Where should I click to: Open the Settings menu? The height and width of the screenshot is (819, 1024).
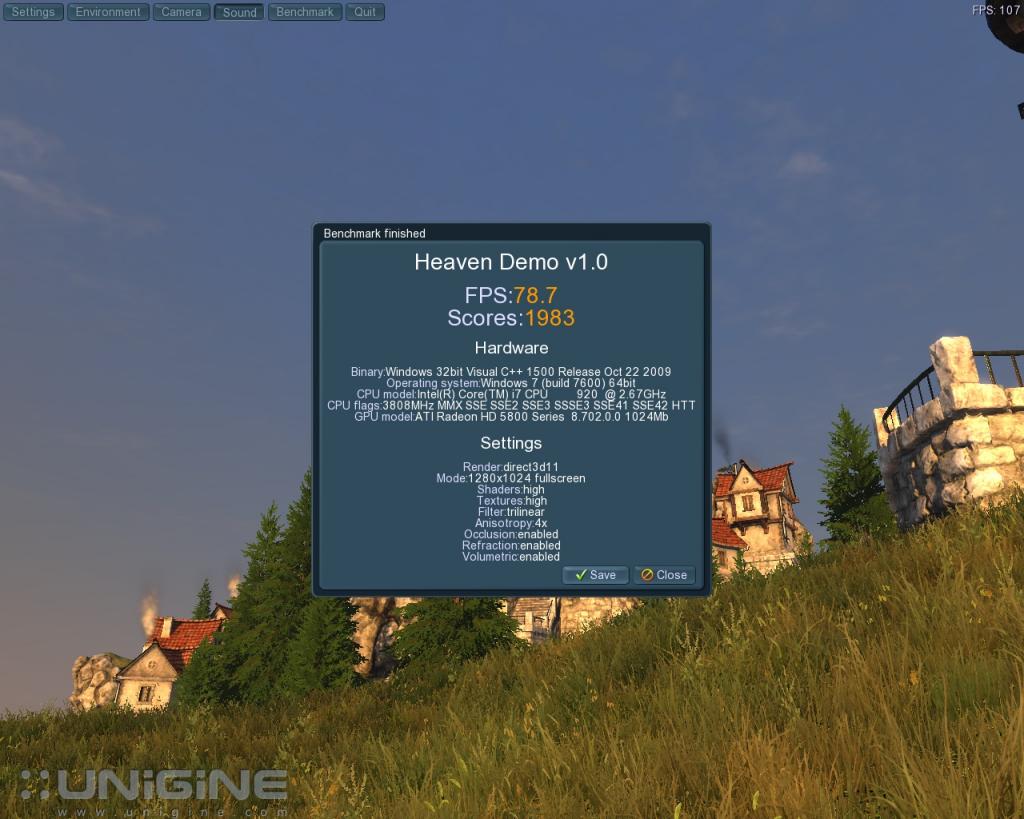pos(33,12)
